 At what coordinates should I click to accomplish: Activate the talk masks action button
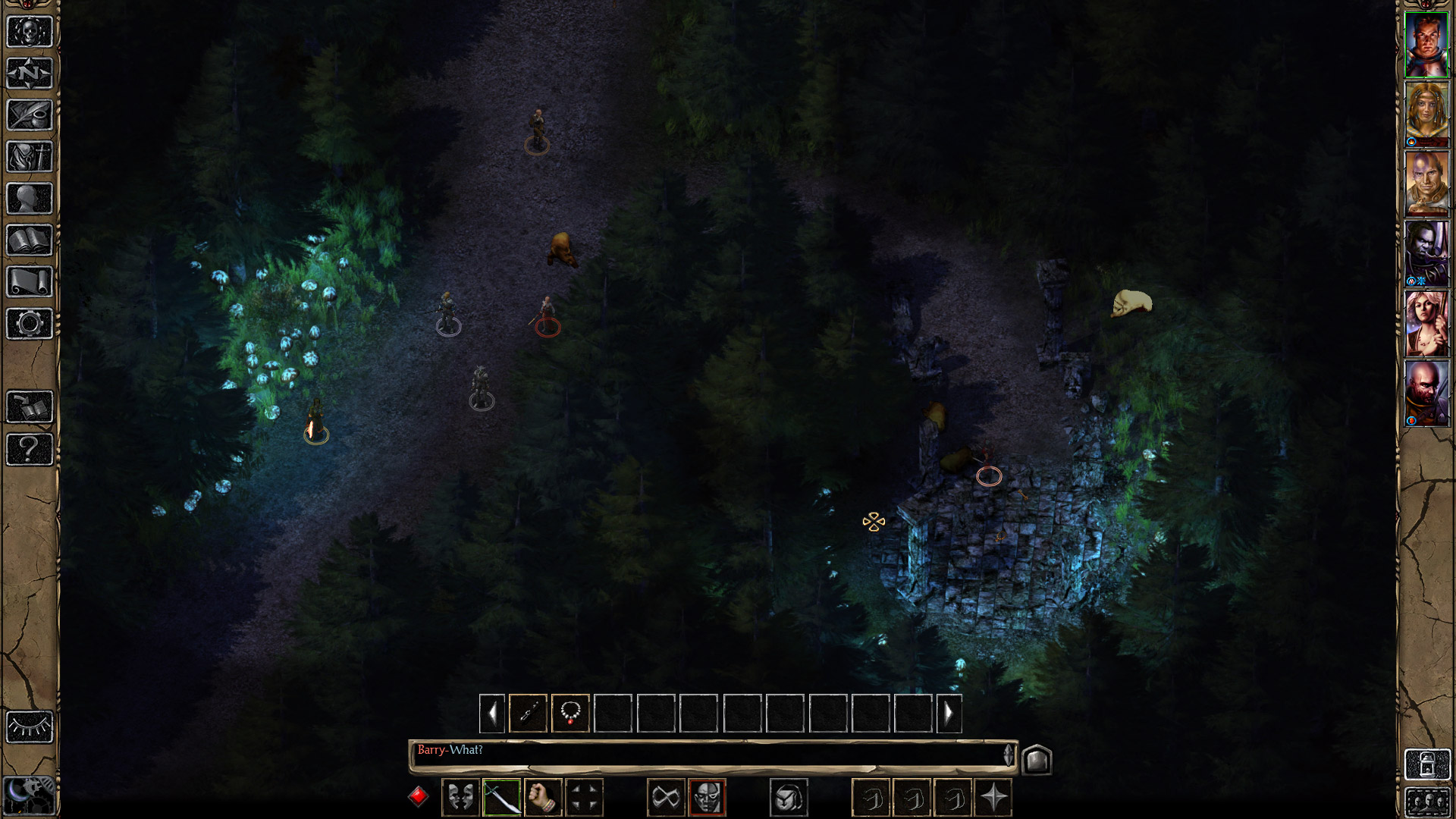point(460,798)
